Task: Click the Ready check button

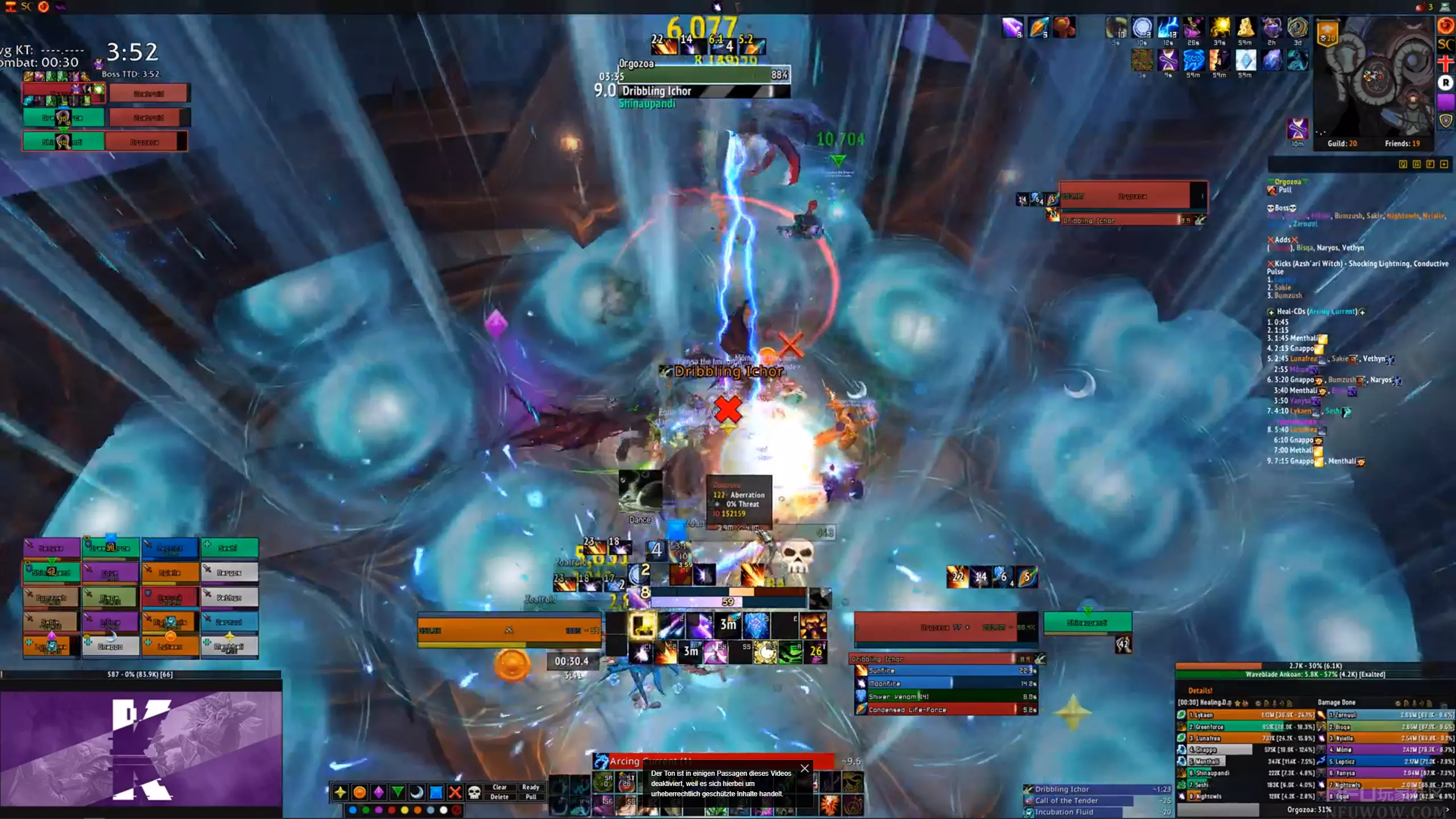Action: point(531,787)
